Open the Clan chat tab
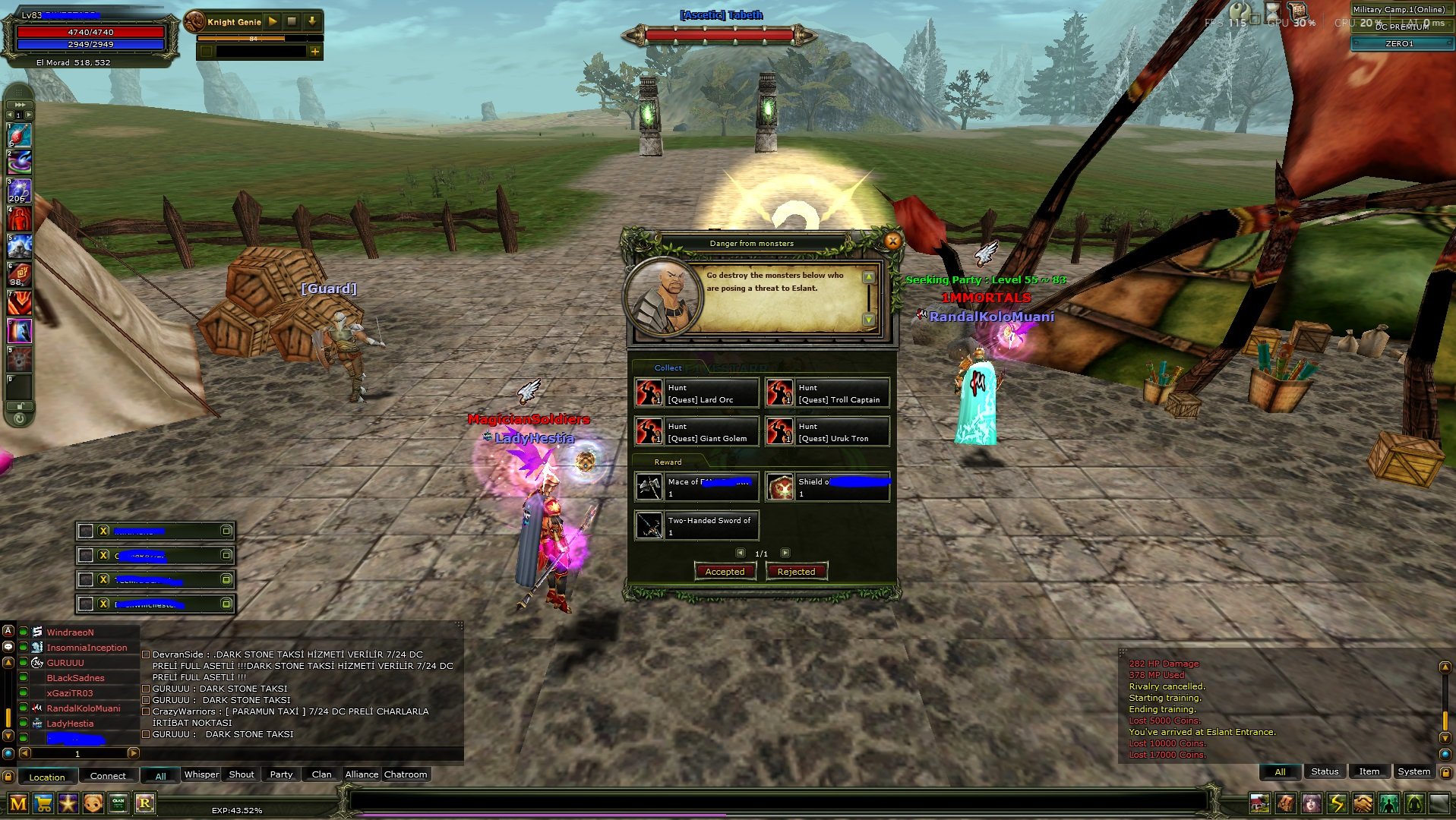This screenshot has height=820, width=1456. coord(321,774)
